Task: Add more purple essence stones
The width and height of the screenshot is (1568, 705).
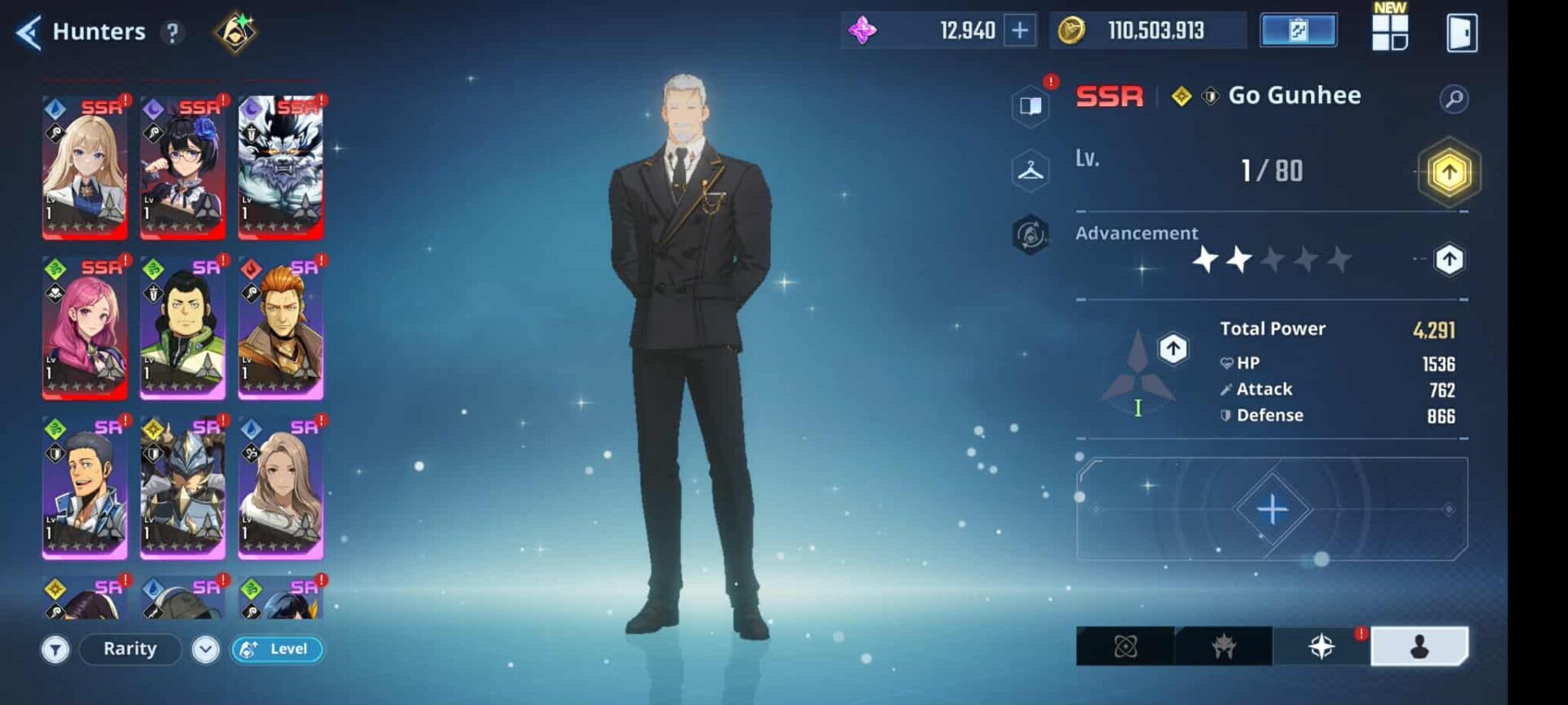Action: (1020, 31)
